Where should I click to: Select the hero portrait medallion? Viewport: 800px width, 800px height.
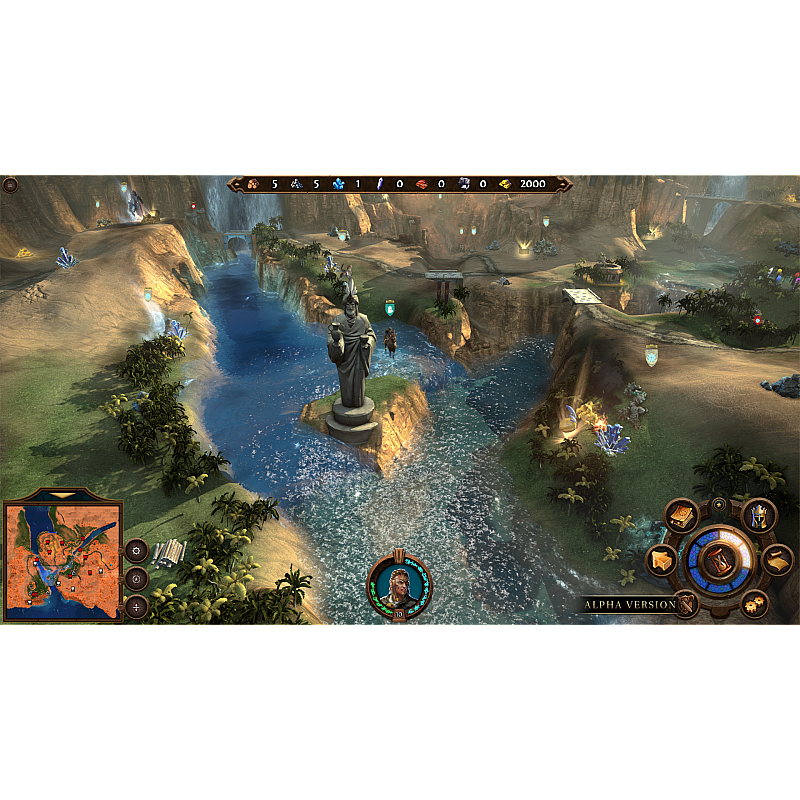[400, 584]
